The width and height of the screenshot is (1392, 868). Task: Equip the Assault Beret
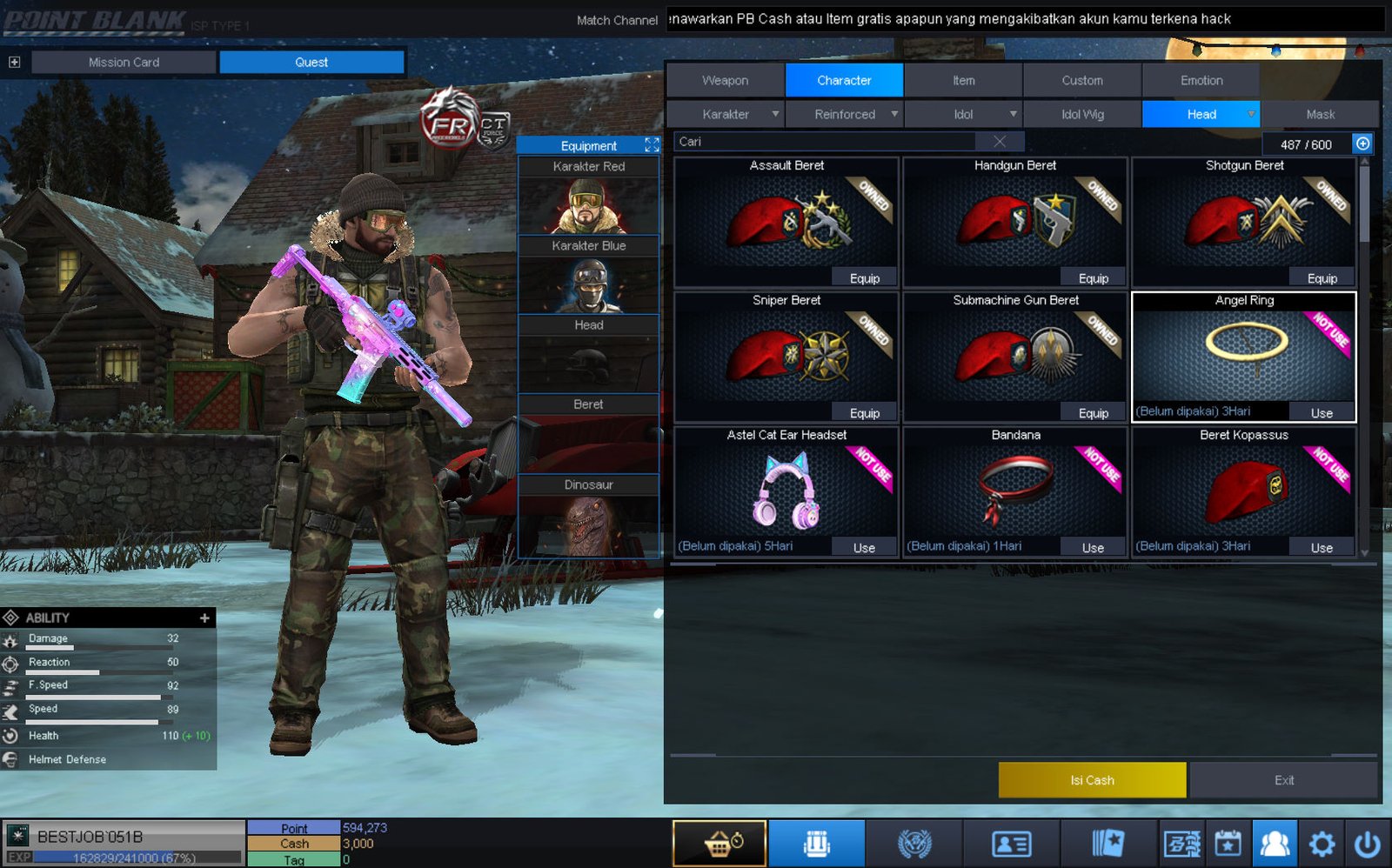[864, 278]
